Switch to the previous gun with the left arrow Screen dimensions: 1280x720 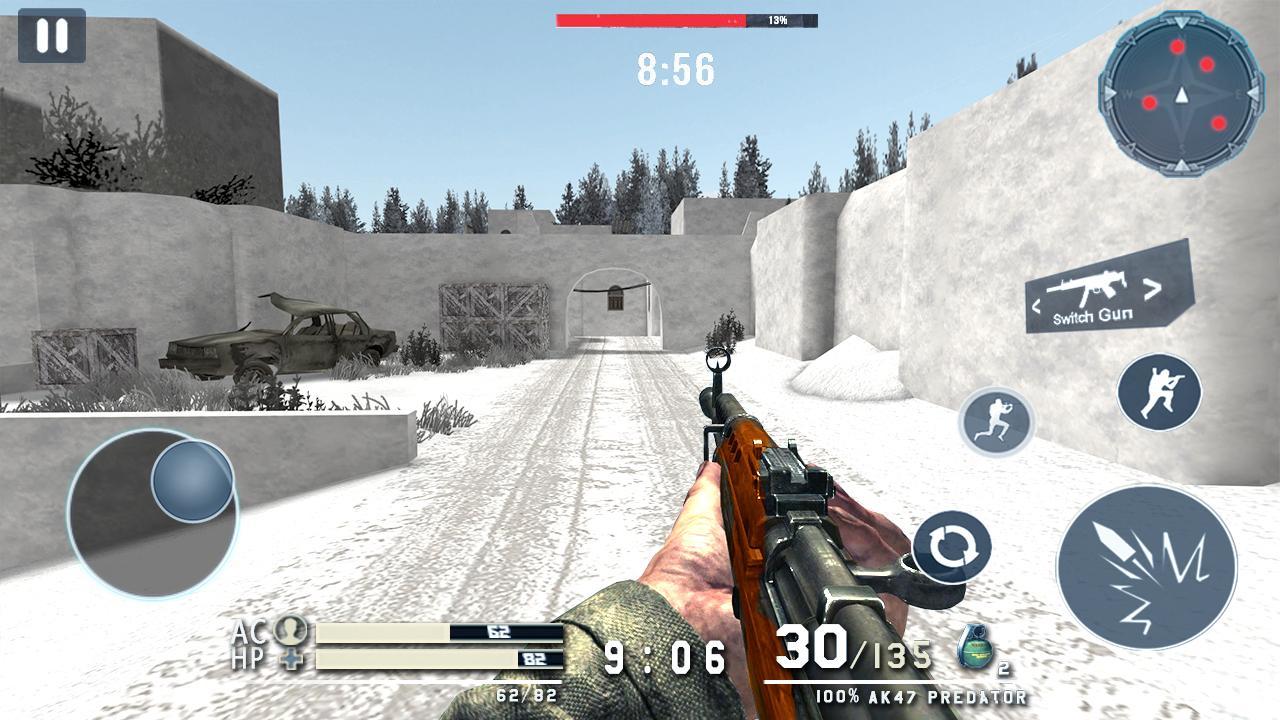pos(1038,306)
